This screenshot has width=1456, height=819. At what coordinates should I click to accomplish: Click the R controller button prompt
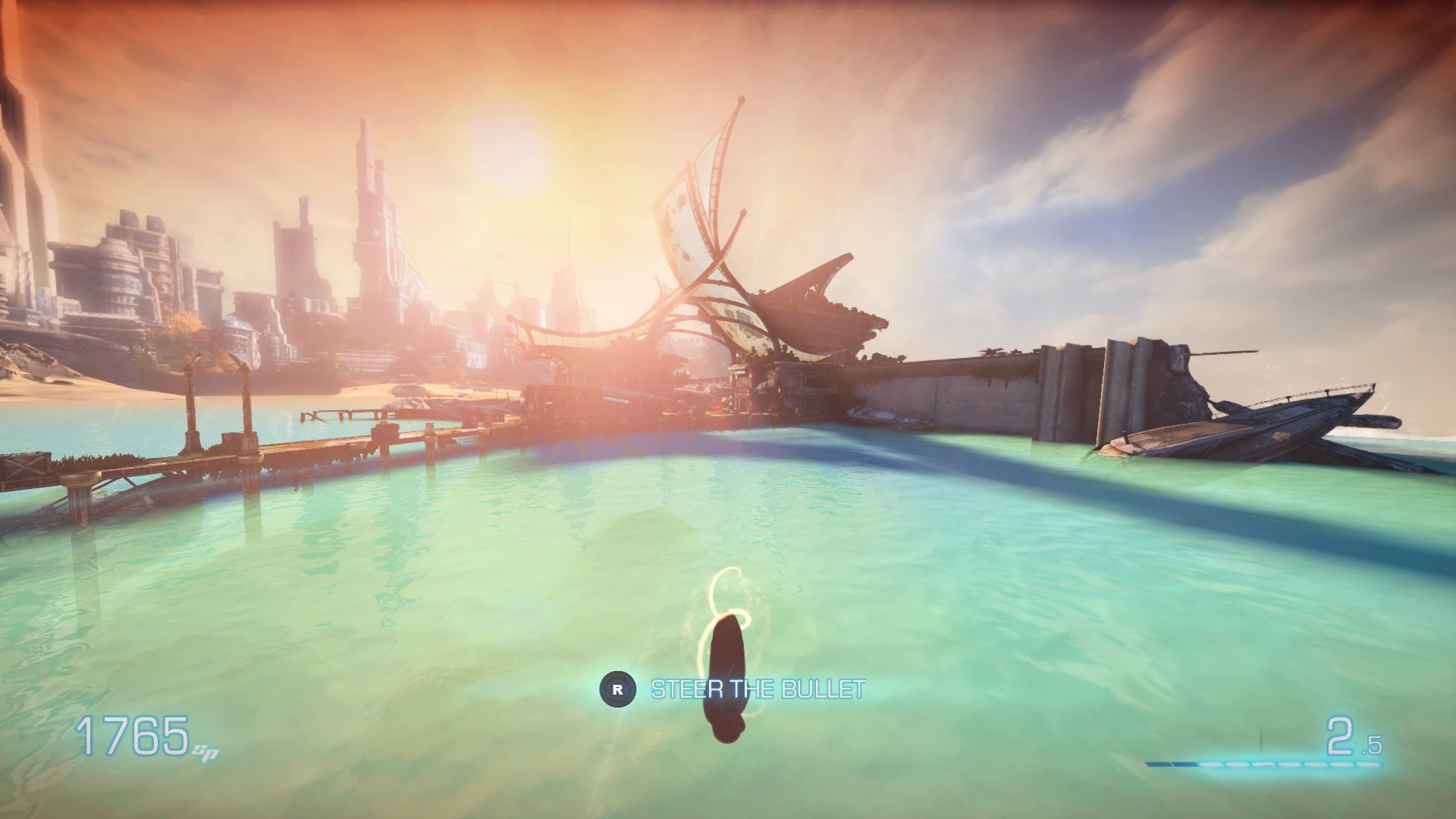619,690
